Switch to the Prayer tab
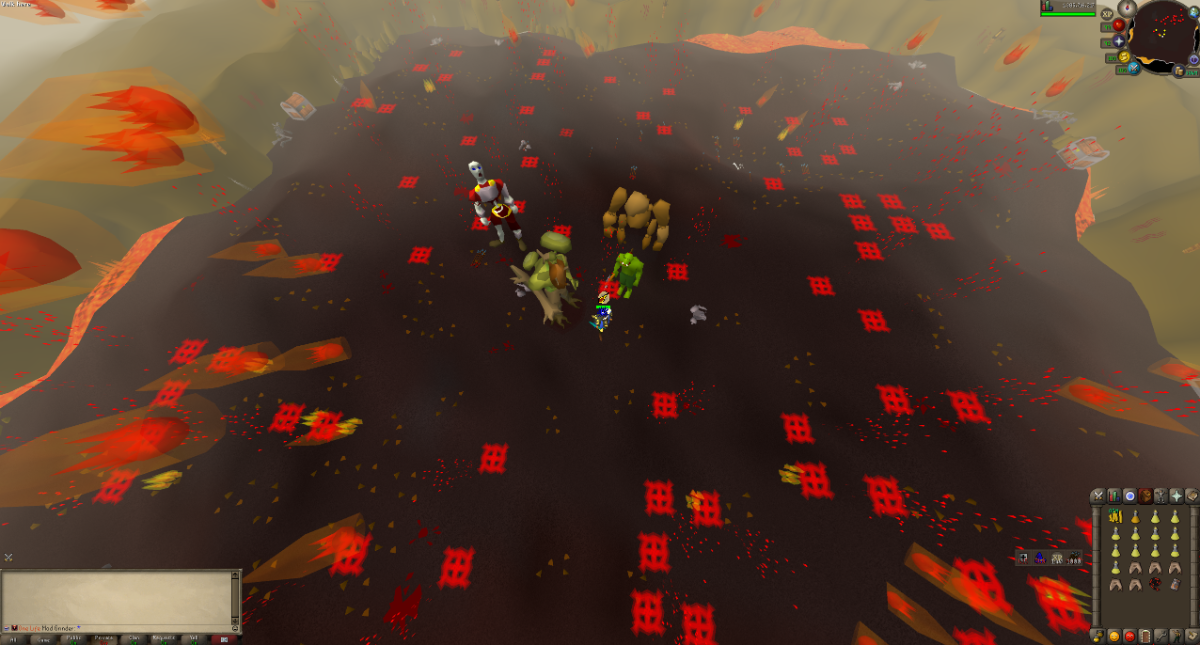This screenshot has width=1200, height=645. click(1176, 496)
